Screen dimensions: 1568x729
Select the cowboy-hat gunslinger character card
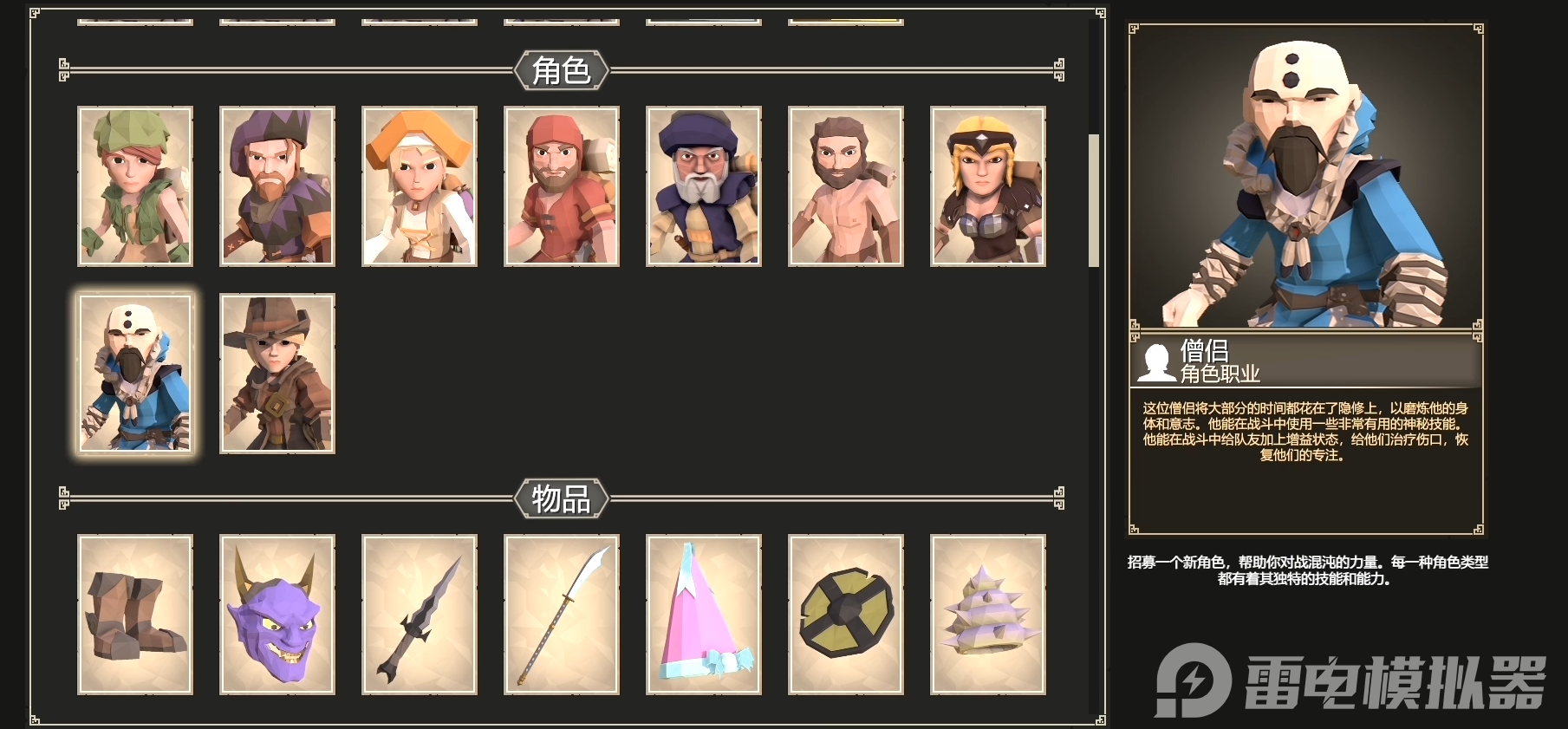click(x=277, y=373)
